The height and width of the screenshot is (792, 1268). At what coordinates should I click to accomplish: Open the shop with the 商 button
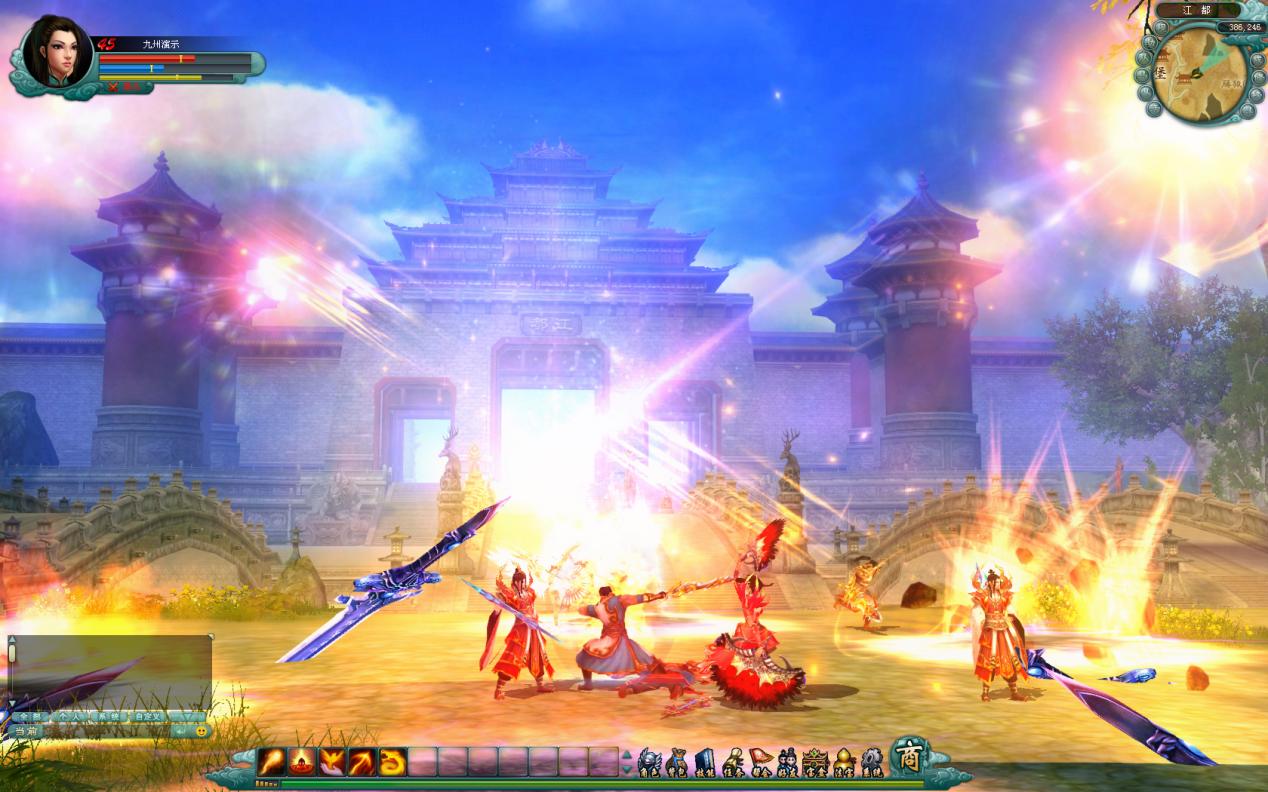[x=909, y=756]
